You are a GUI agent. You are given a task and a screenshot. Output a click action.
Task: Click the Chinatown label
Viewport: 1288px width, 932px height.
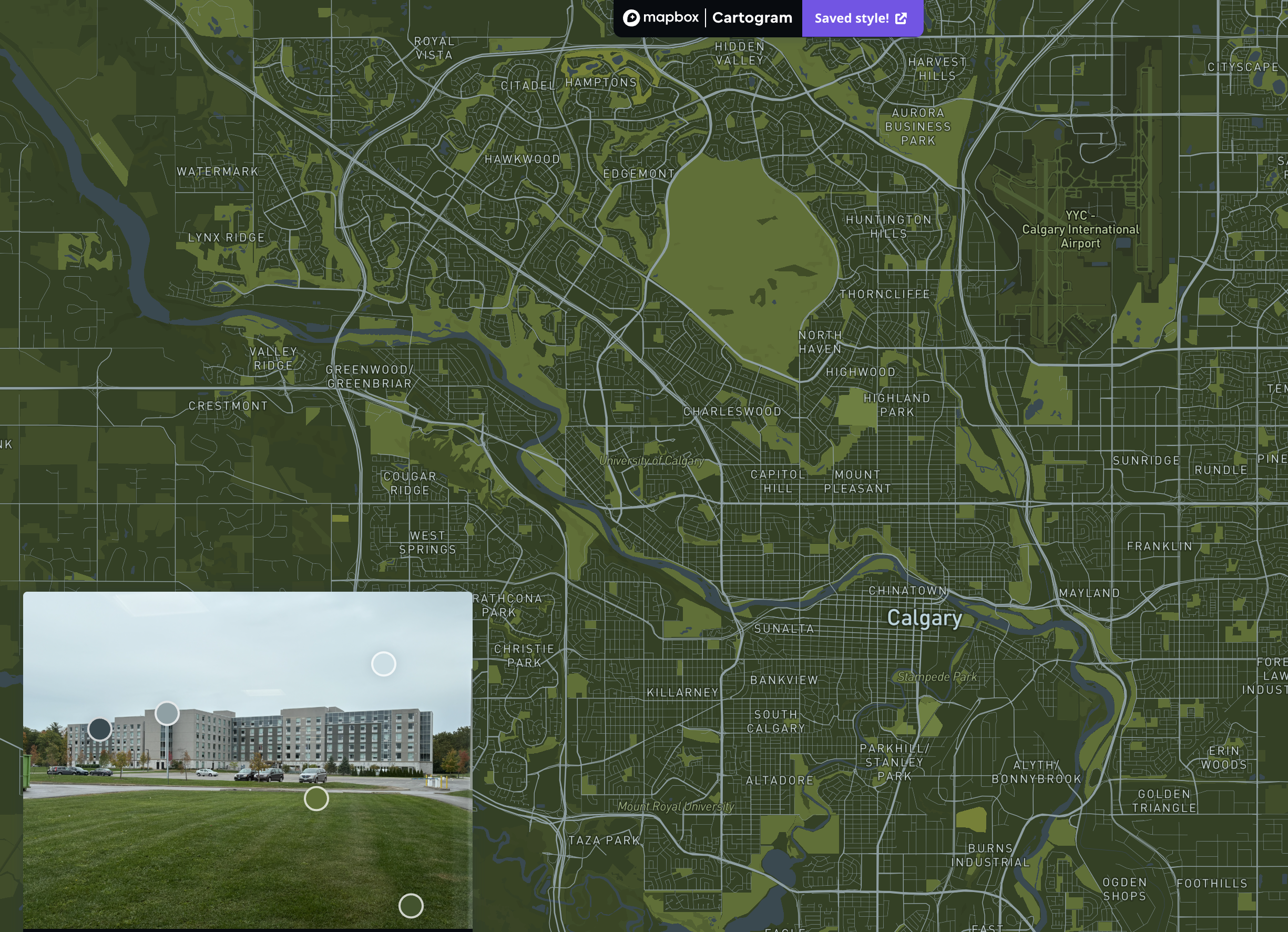908,591
